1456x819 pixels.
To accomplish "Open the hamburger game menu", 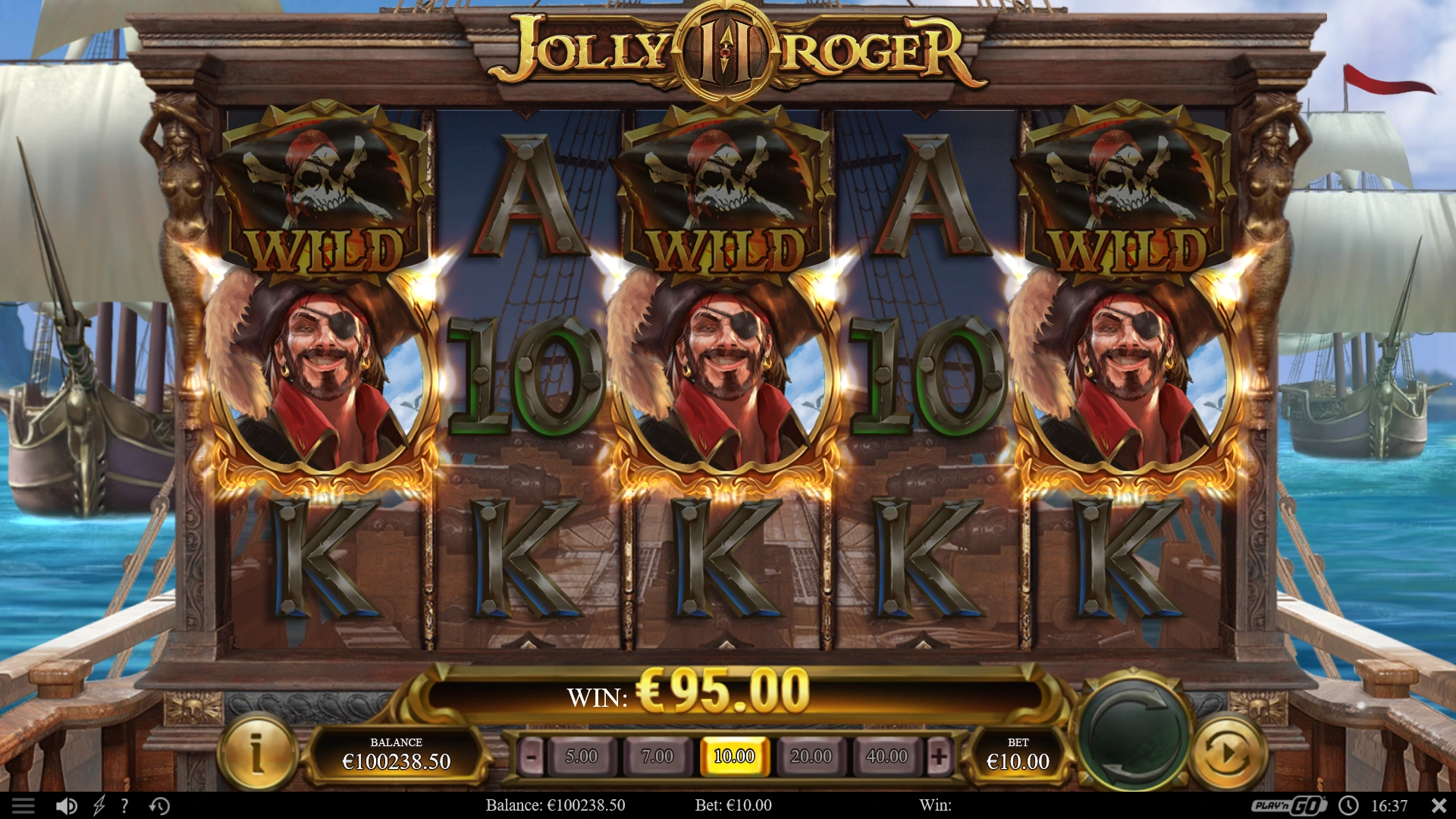I will coord(25,805).
